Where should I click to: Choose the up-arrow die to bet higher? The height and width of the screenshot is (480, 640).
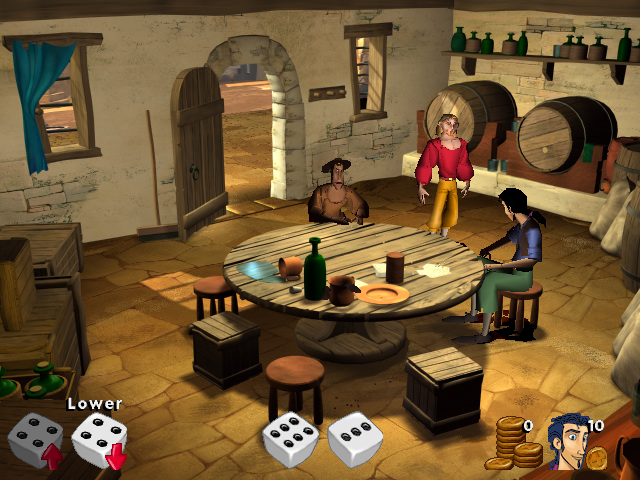[x=35, y=441]
